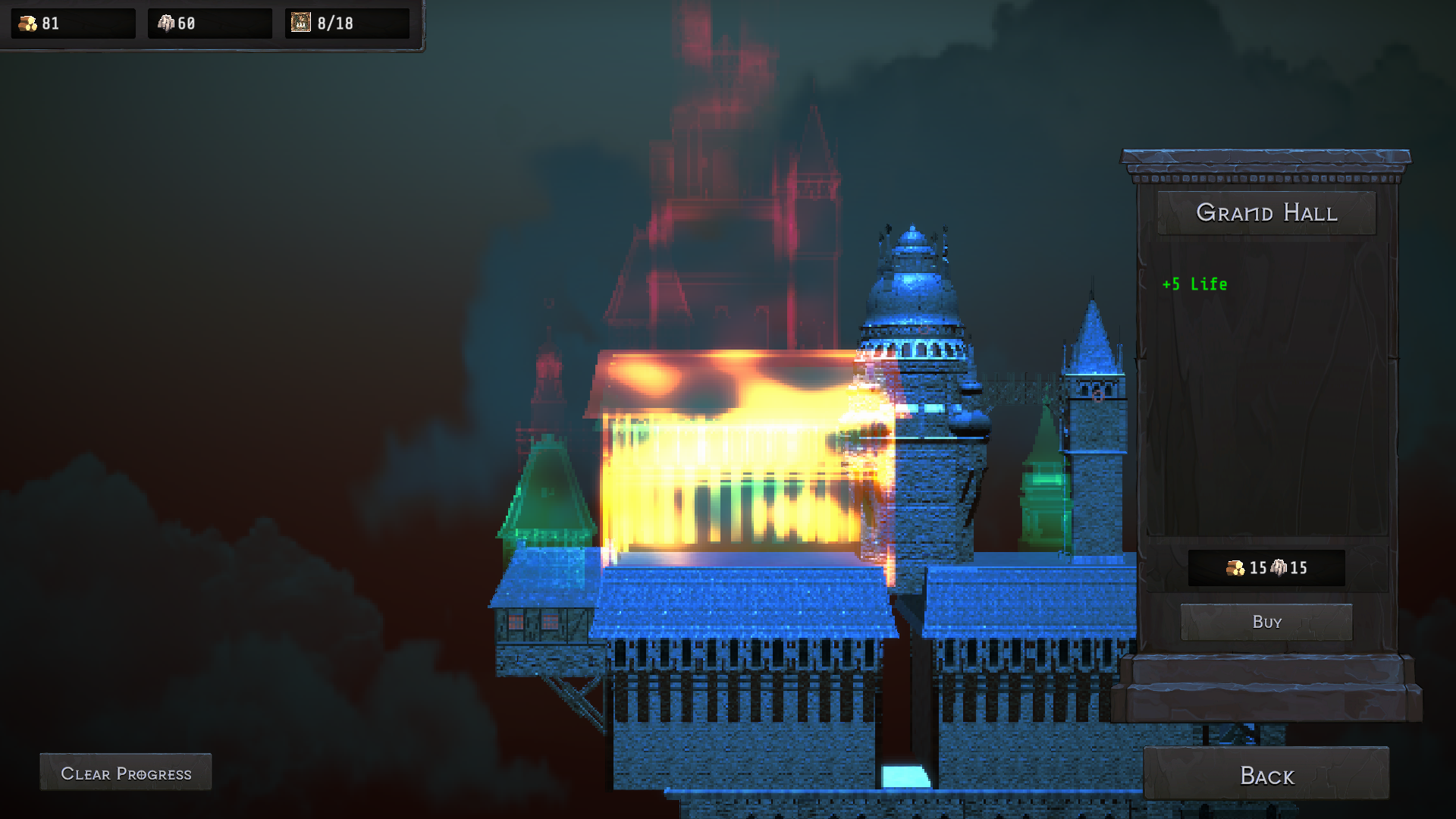Click the Back button
The height and width of the screenshot is (819, 1456).
1266,776
